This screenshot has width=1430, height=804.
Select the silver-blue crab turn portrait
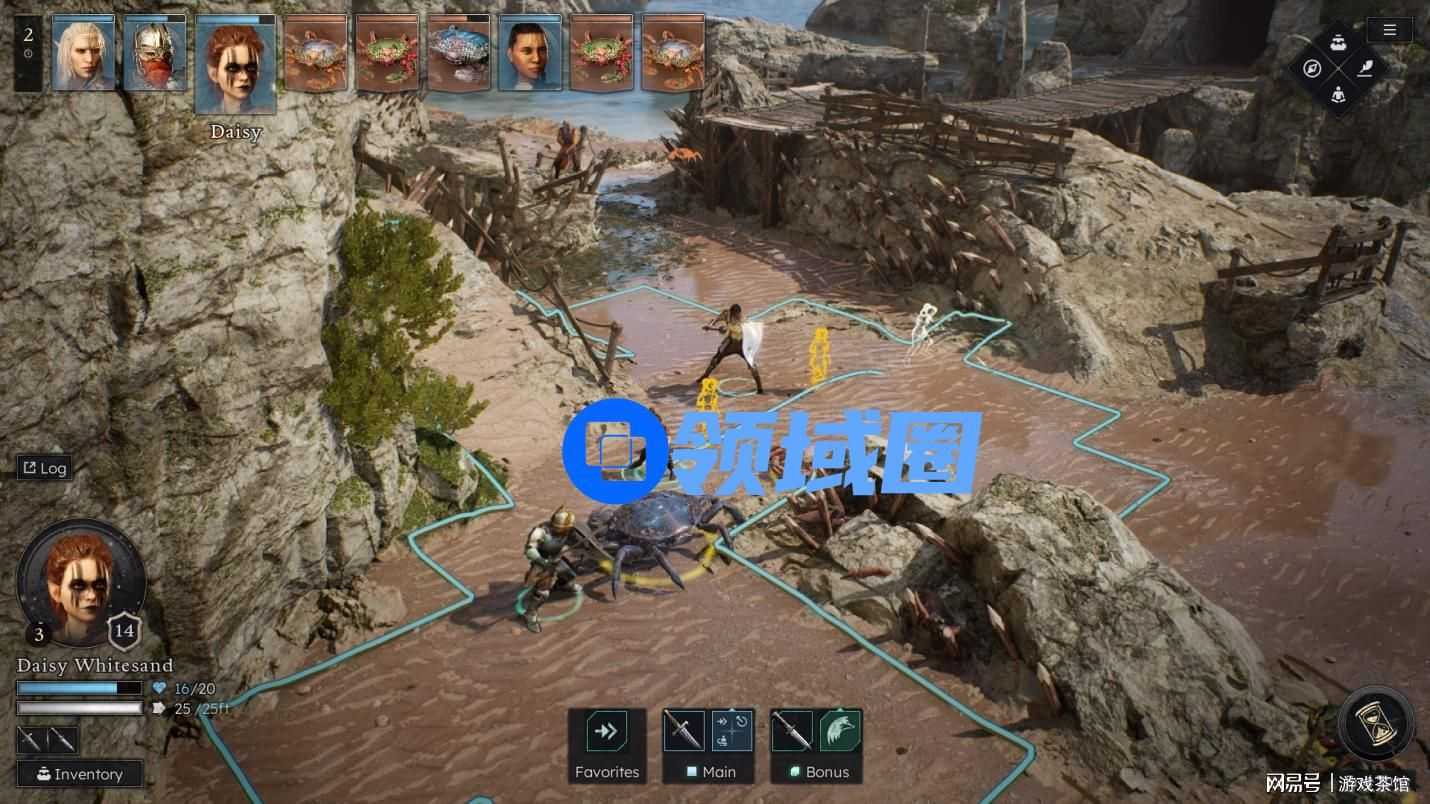point(458,53)
